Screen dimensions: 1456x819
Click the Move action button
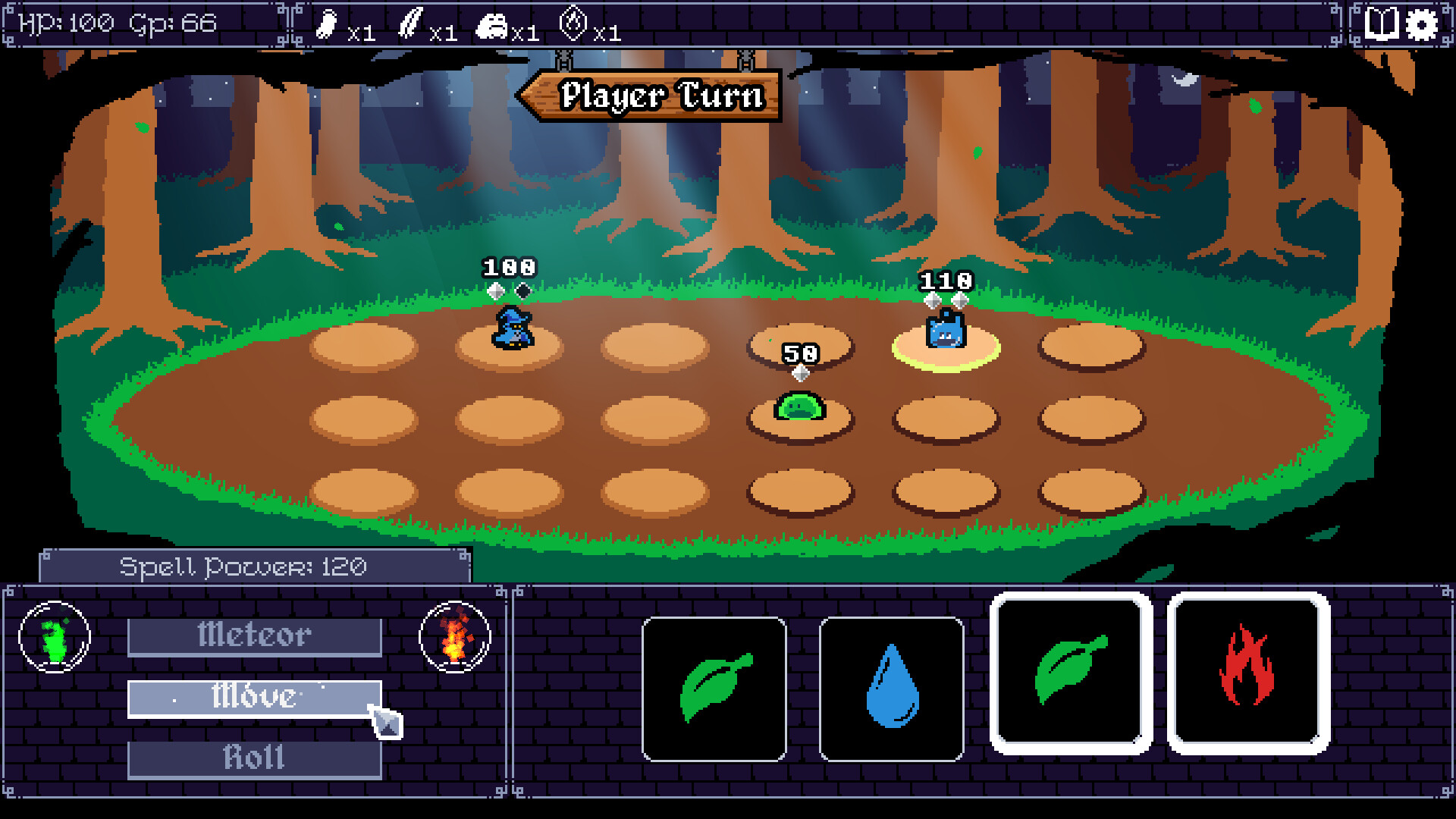pos(255,697)
